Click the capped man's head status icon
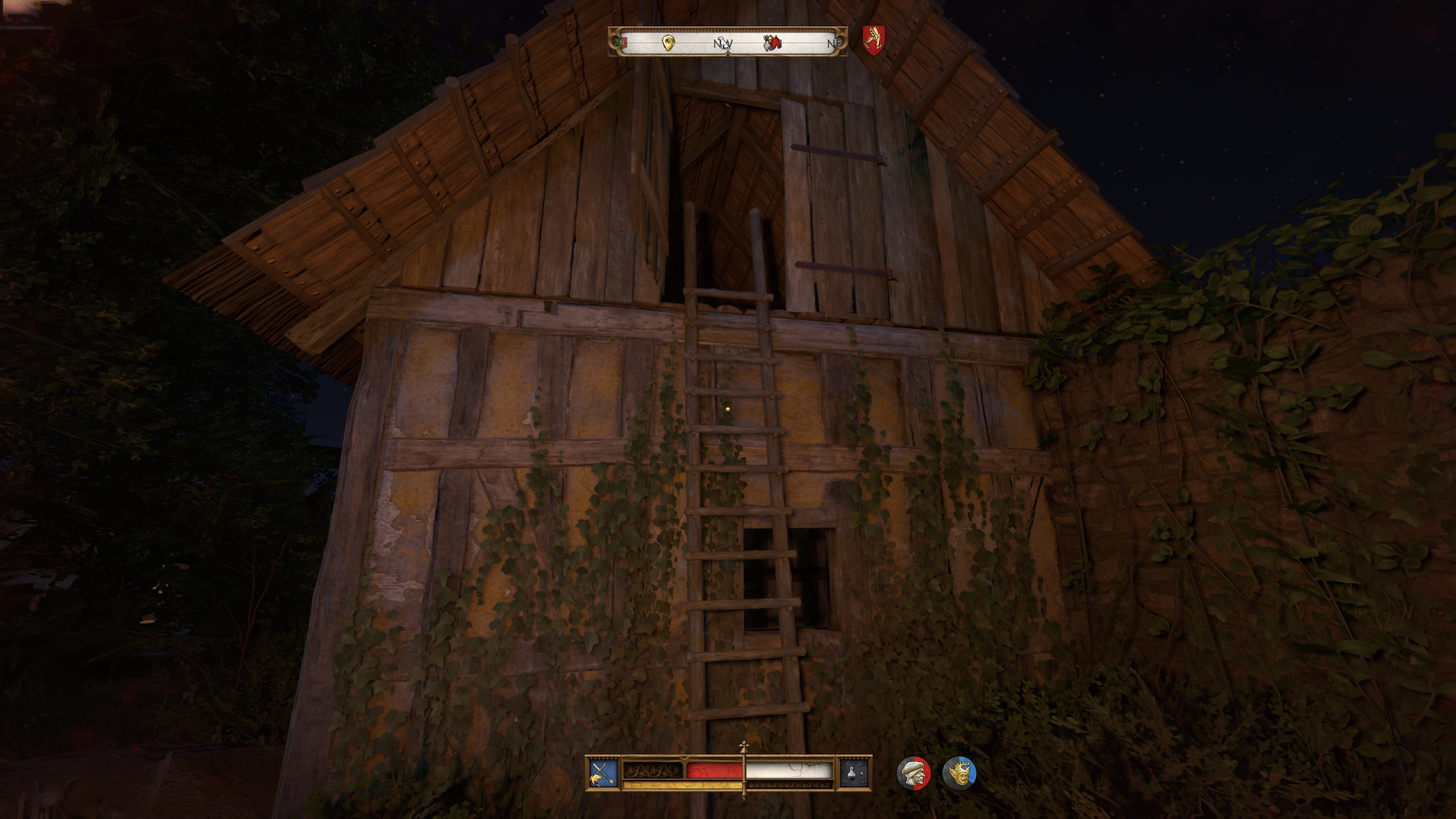The height and width of the screenshot is (819, 1456). (913, 773)
